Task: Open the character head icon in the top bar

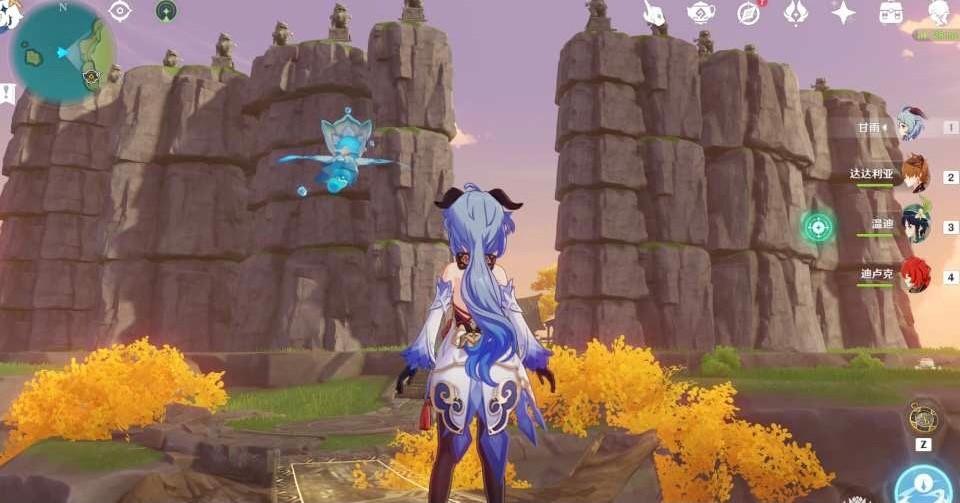Action: coord(939,13)
